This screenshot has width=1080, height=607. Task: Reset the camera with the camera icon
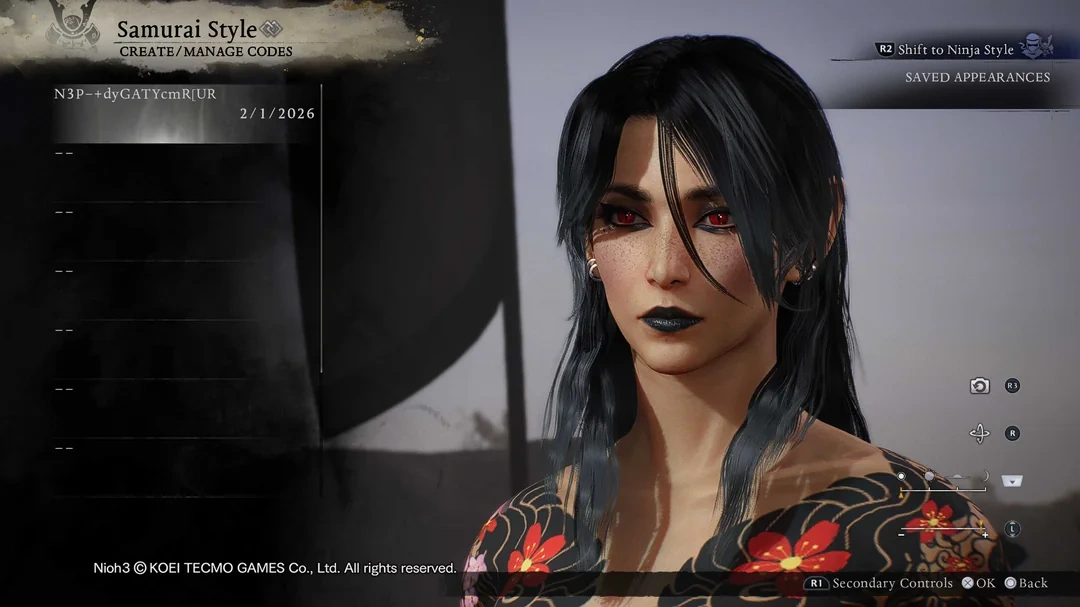tap(980, 386)
